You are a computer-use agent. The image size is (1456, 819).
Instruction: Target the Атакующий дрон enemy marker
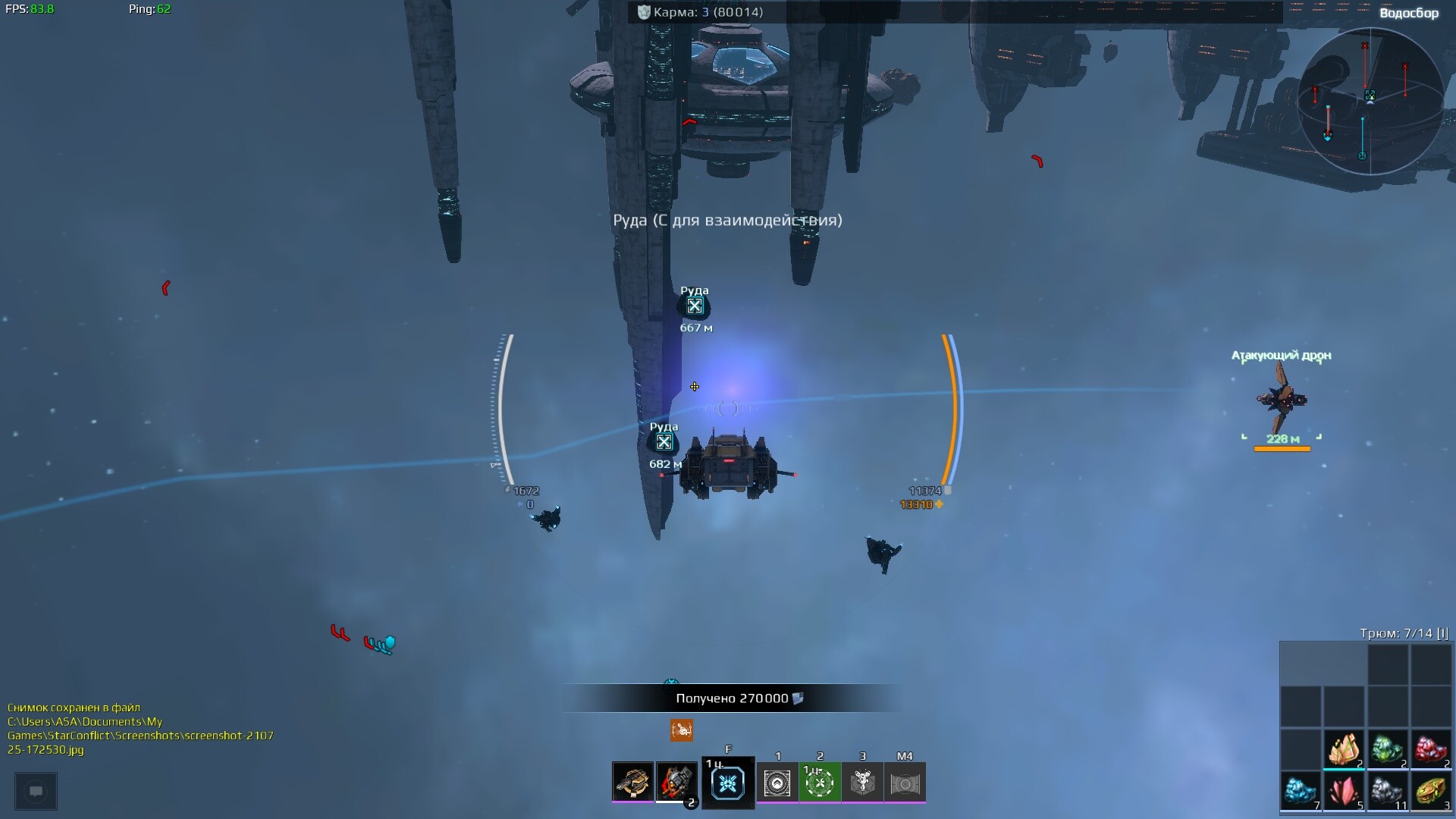(1282, 400)
